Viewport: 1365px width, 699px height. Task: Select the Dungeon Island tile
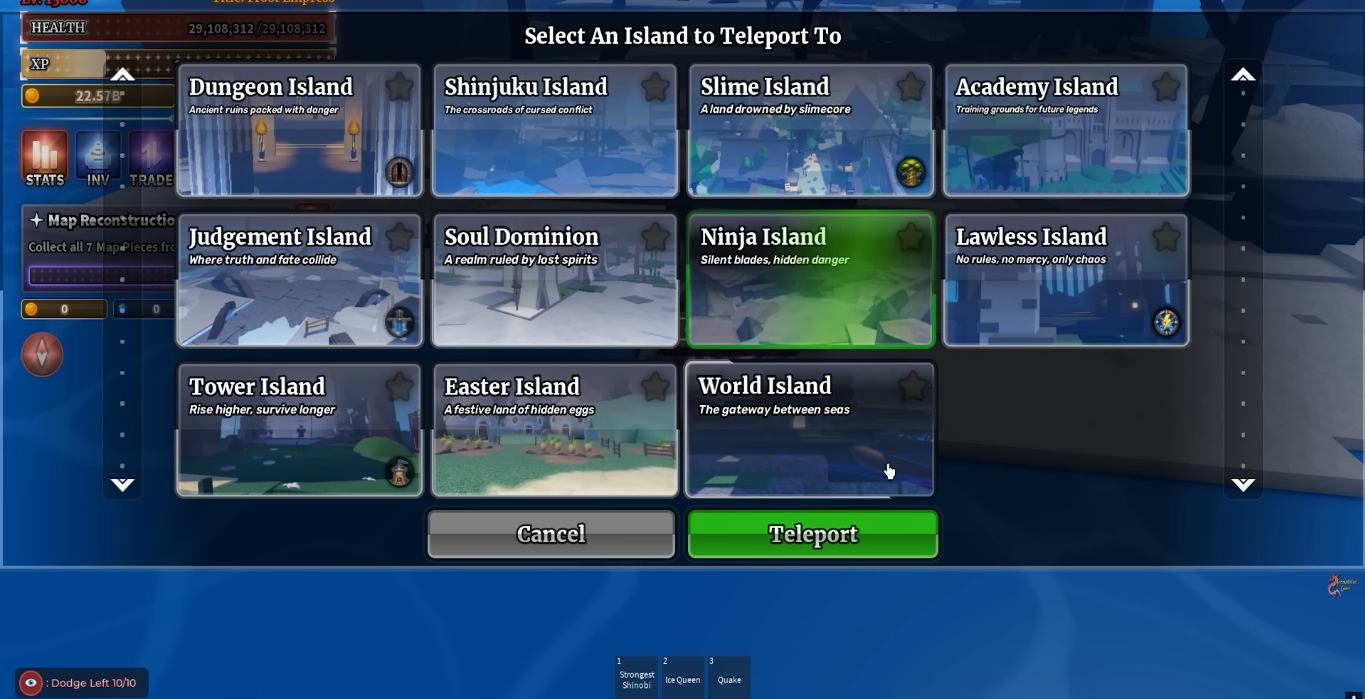(x=298, y=140)
